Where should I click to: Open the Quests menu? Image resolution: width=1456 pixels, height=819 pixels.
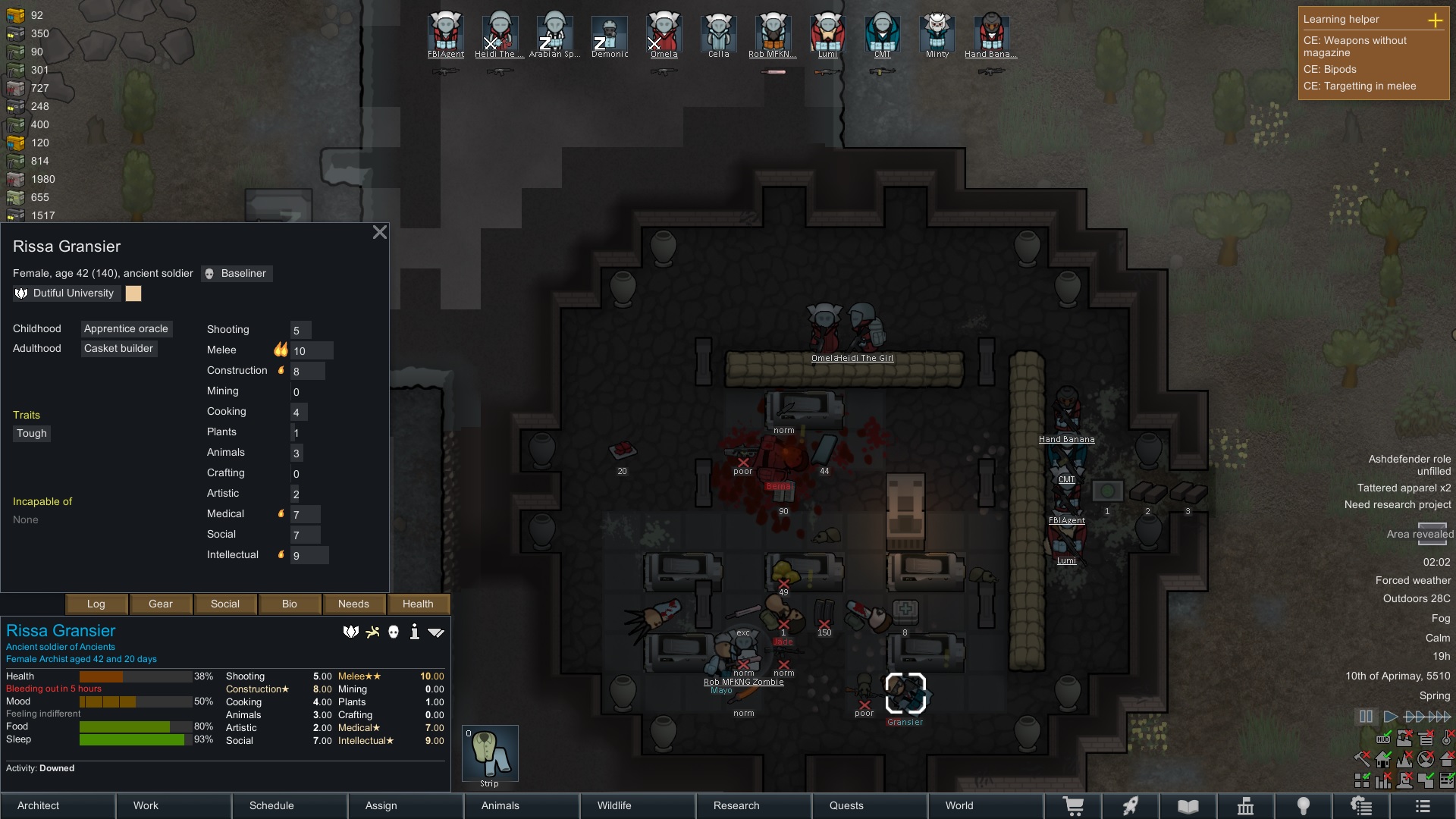coord(869,805)
